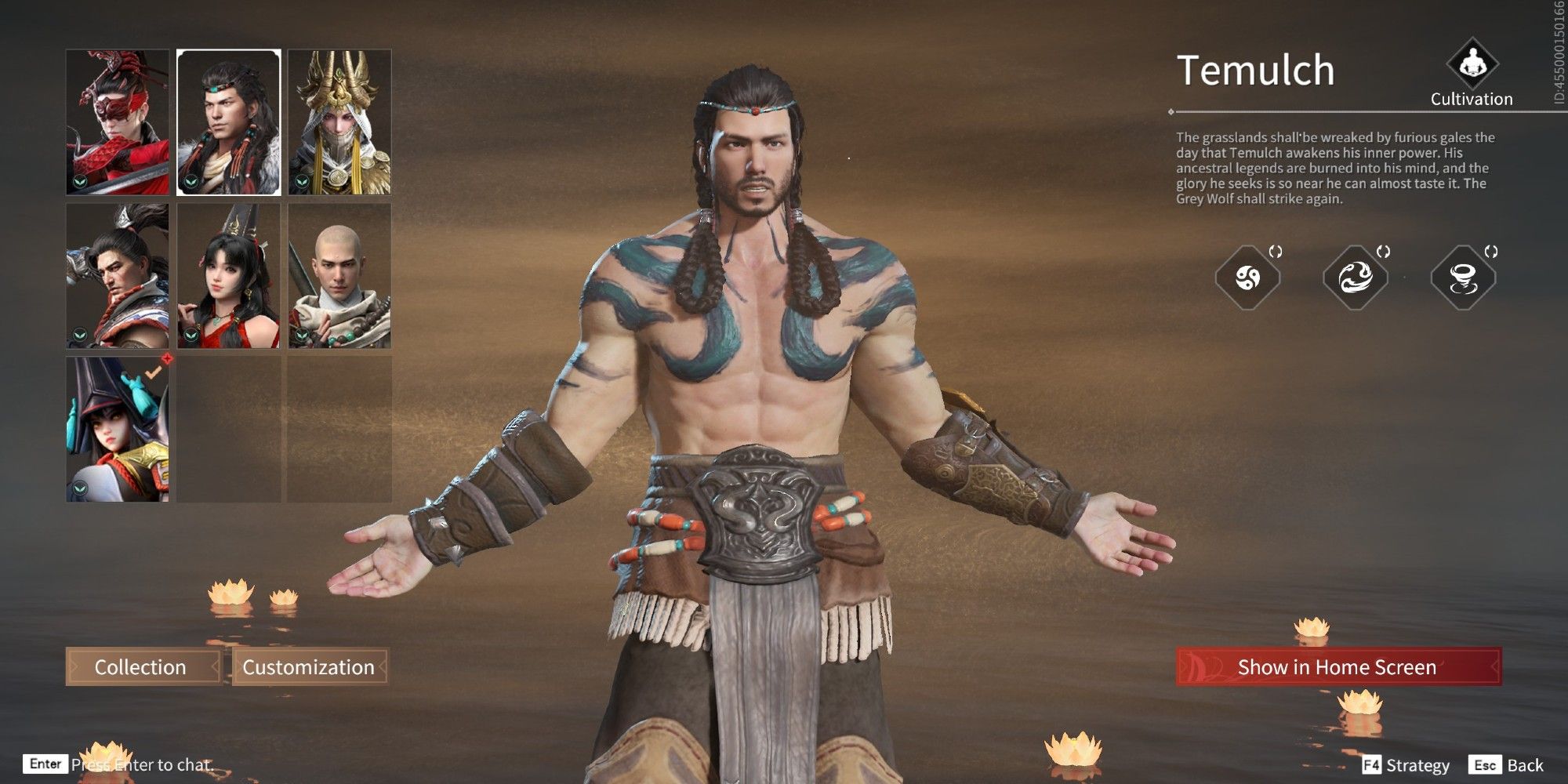Toggle the swap variant for the first skill
This screenshot has width=1568, height=784.
(1276, 251)
